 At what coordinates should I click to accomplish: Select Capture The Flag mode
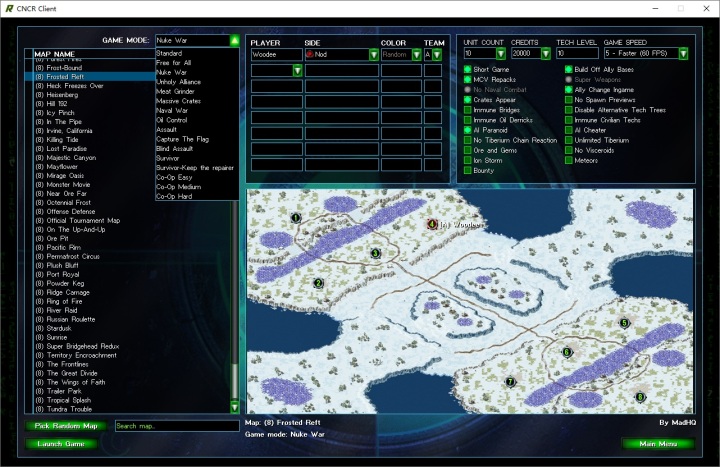pyautogui.click(x=181, y=138)
